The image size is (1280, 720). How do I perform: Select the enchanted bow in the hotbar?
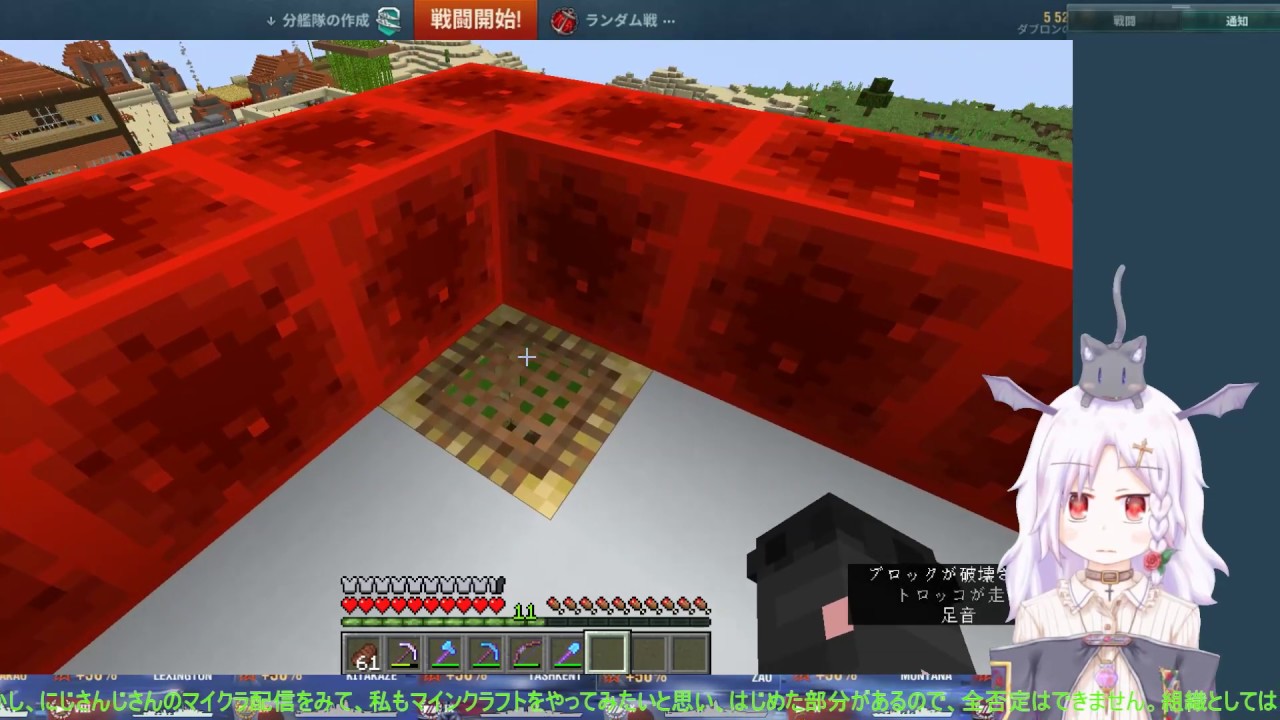(x=527, y=653)
